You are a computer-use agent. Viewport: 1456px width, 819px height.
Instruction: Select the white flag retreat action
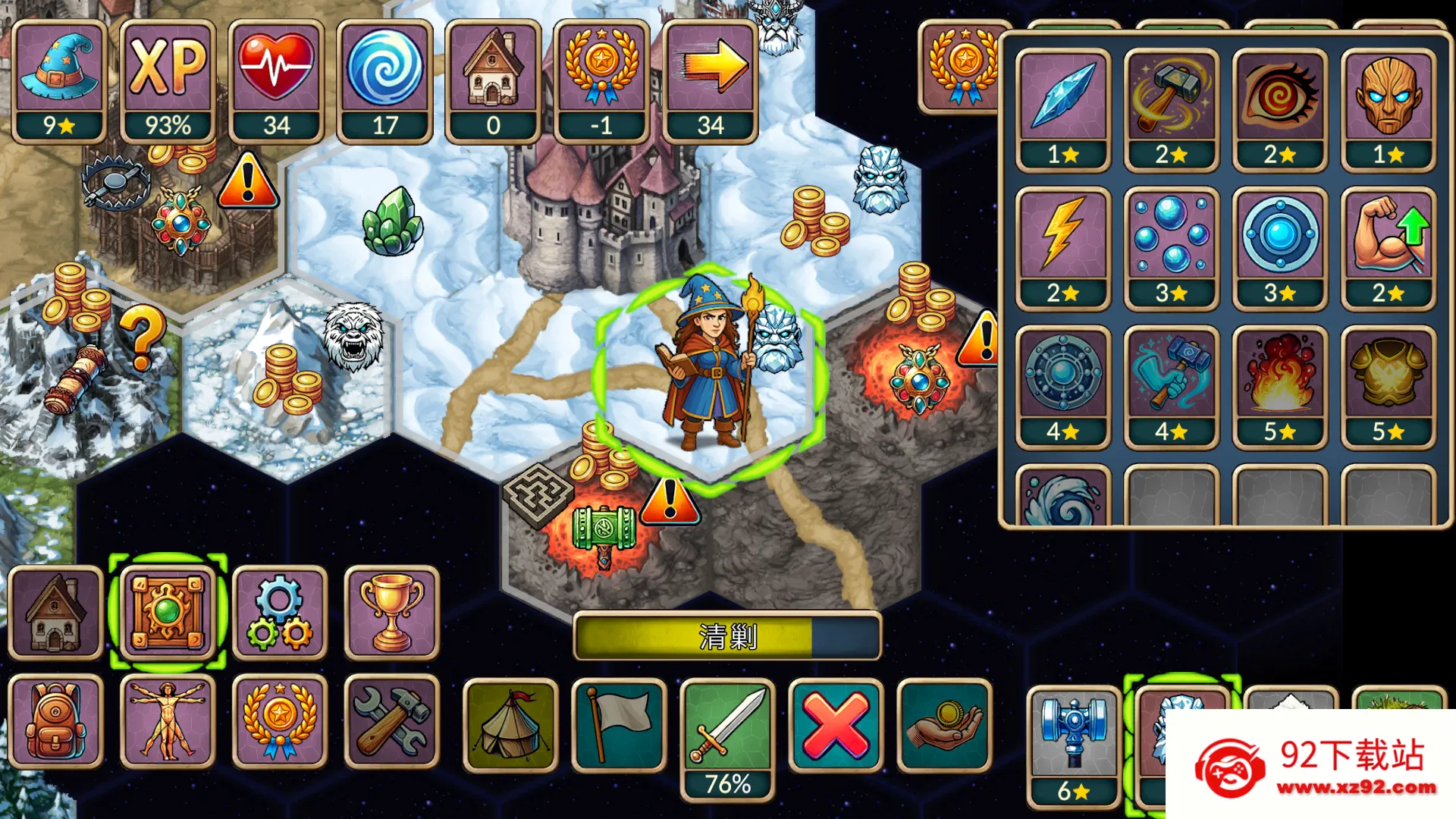619,726
